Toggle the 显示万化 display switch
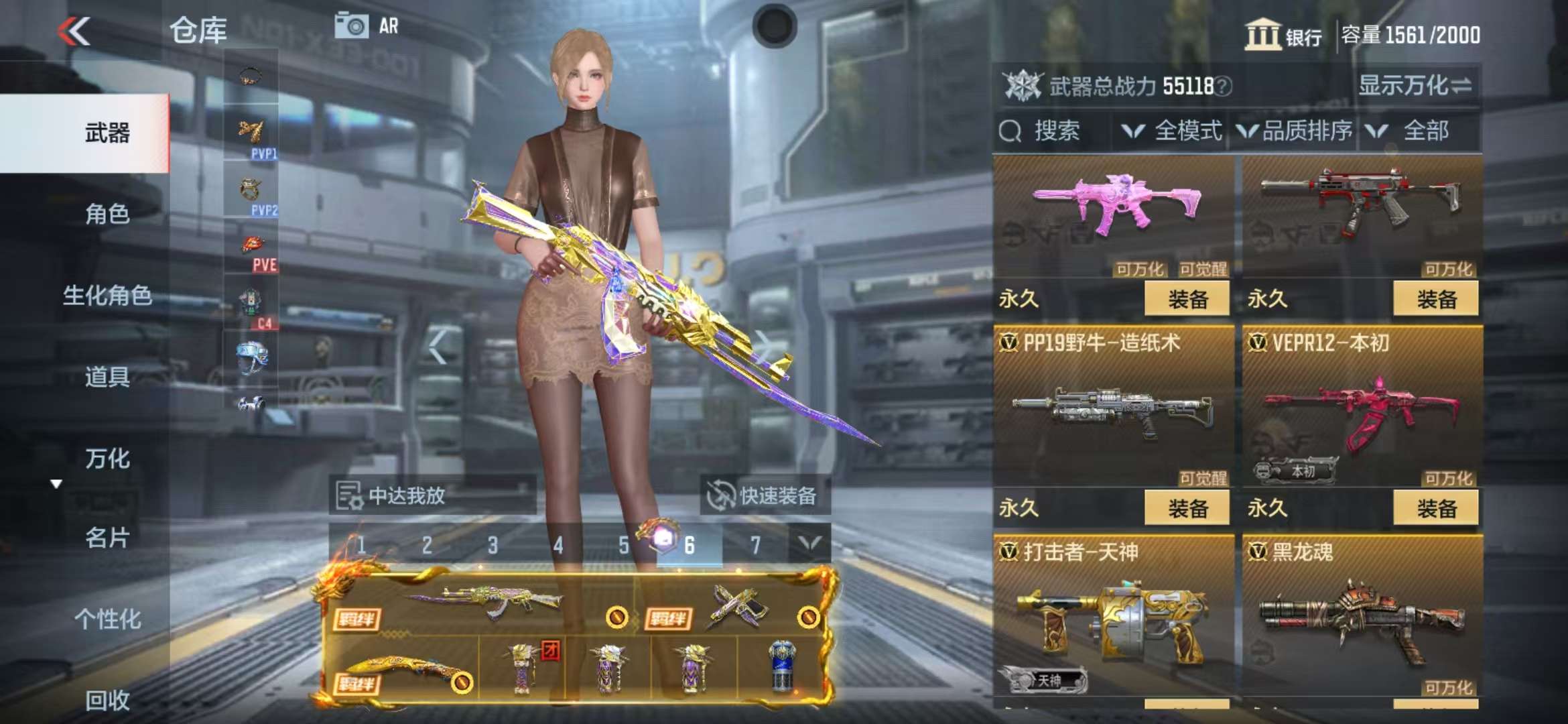 [x=1414, y=86]
